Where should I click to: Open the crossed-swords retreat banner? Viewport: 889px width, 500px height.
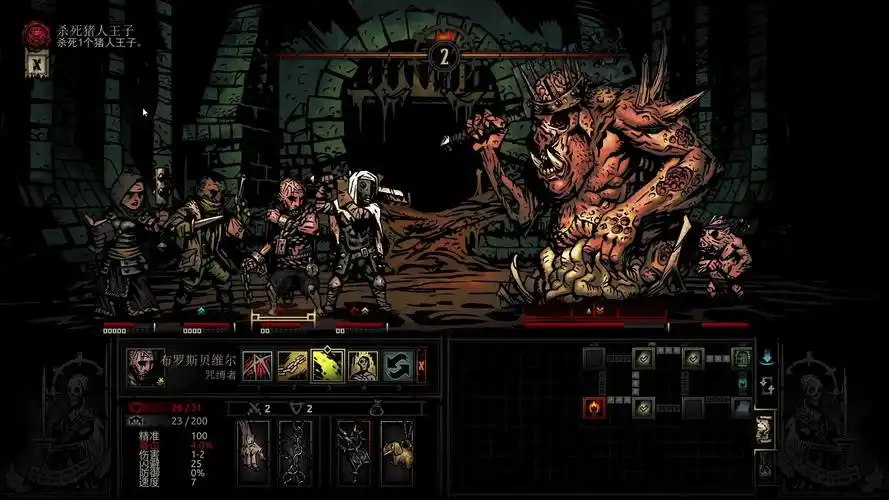pyautogui.click(x=38, y=65)
